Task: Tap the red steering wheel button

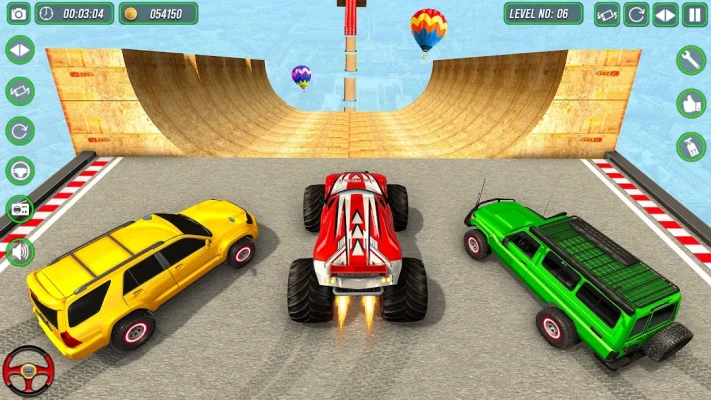Action: (x=27, y=370)
